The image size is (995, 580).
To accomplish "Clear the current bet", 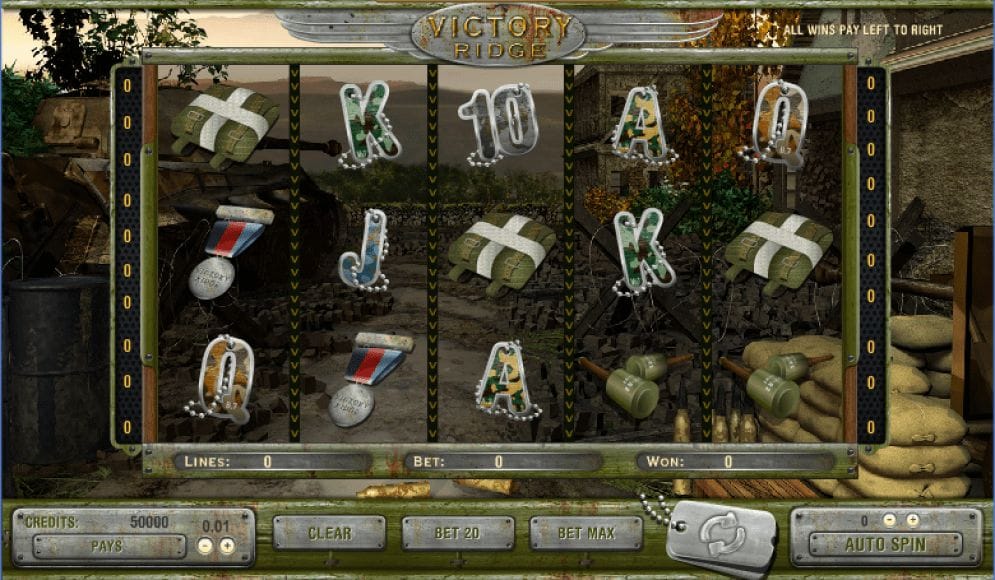I will click(329, 533).
